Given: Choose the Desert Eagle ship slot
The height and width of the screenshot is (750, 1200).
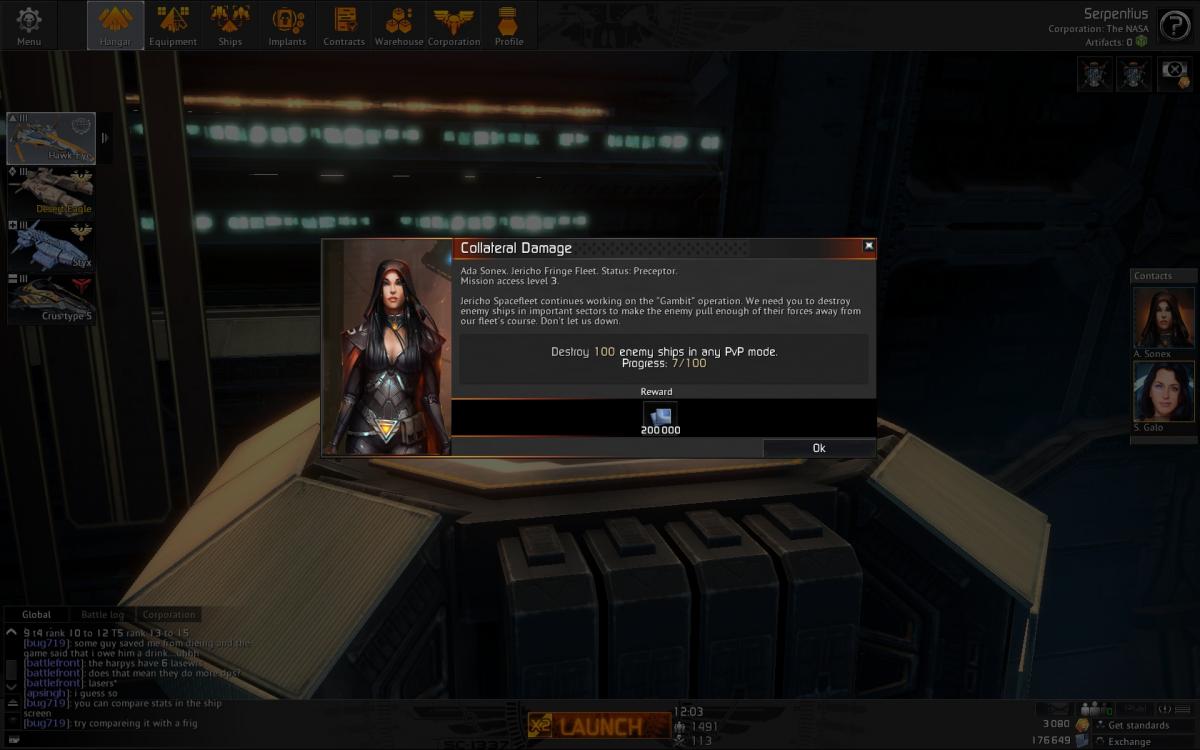Looking at the screenshot, I should [51, 191].
